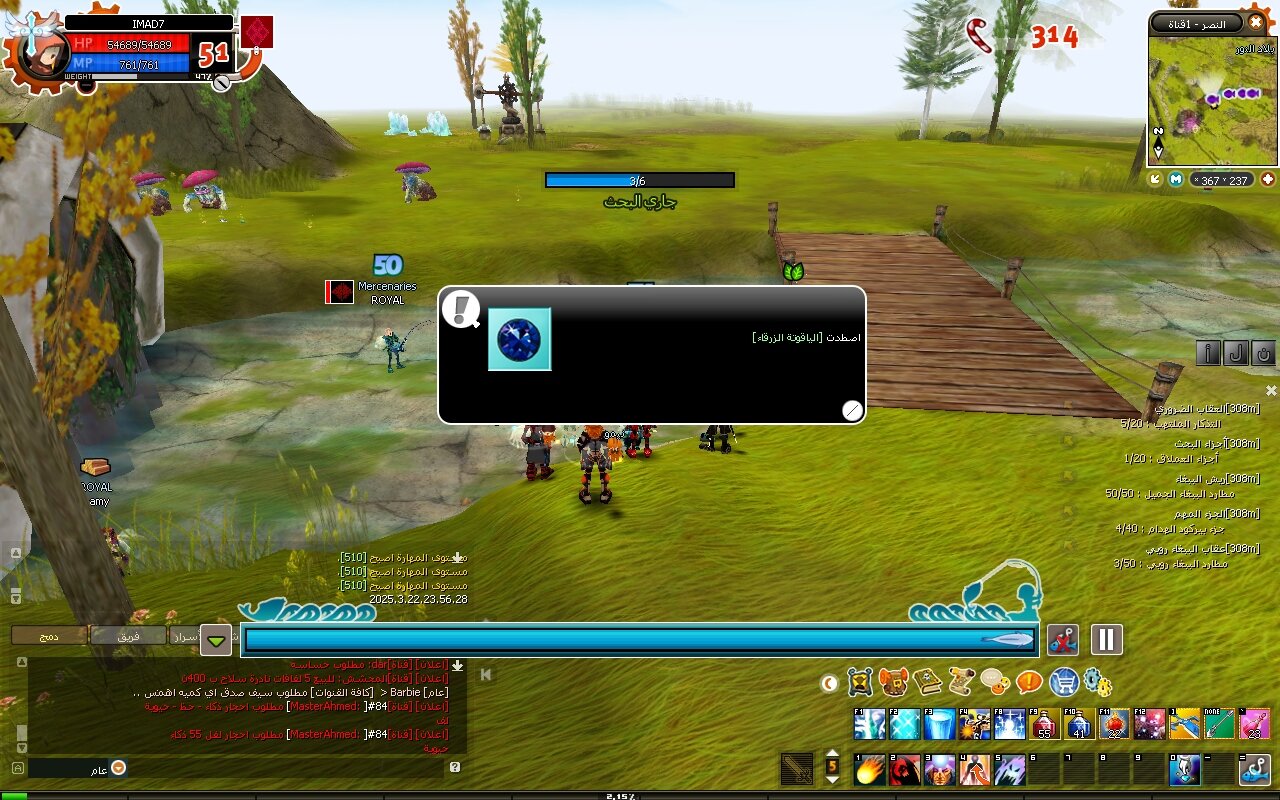Open the quest scroll icon
The width and height of the screenshot is (1280, 800).
pyautogui.click(x=962, y=682)
